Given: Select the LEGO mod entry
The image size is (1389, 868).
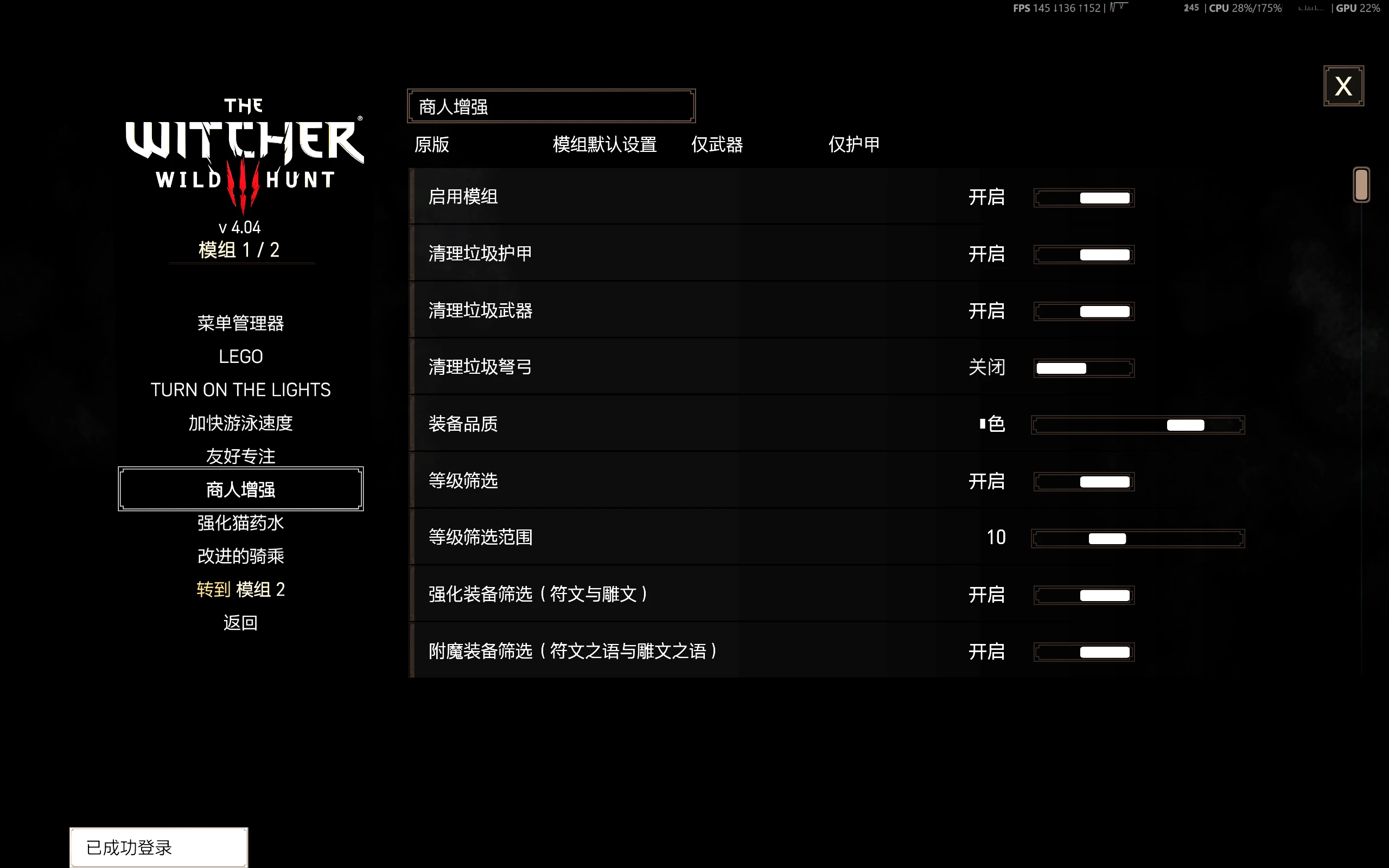Looking at the screenshot, I should tap(240, 356).
